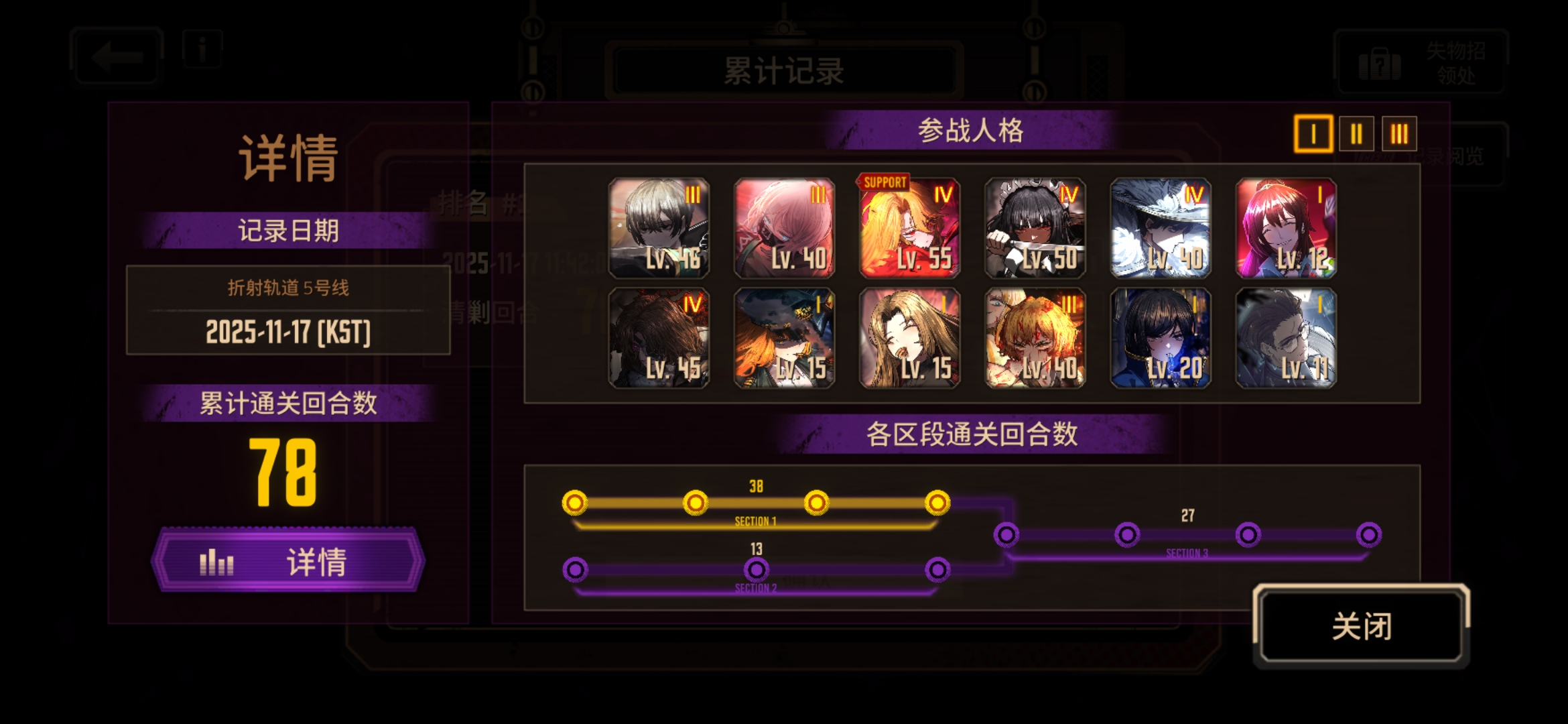Open the info (i) icon
This screenshot has width=1568, height=724.
point(202,48)
